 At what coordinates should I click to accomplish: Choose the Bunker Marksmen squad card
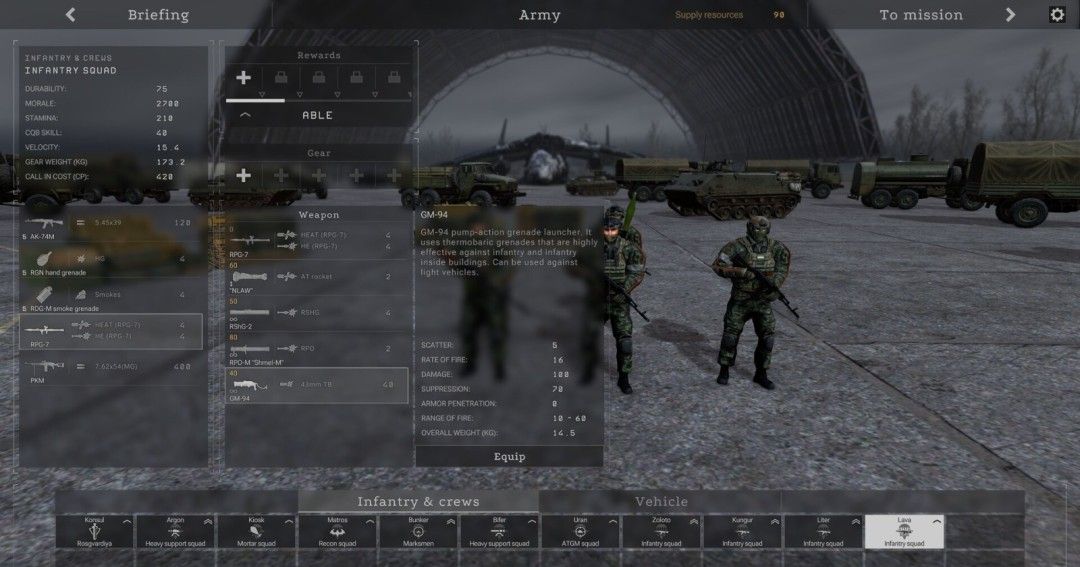pos(418,532)
